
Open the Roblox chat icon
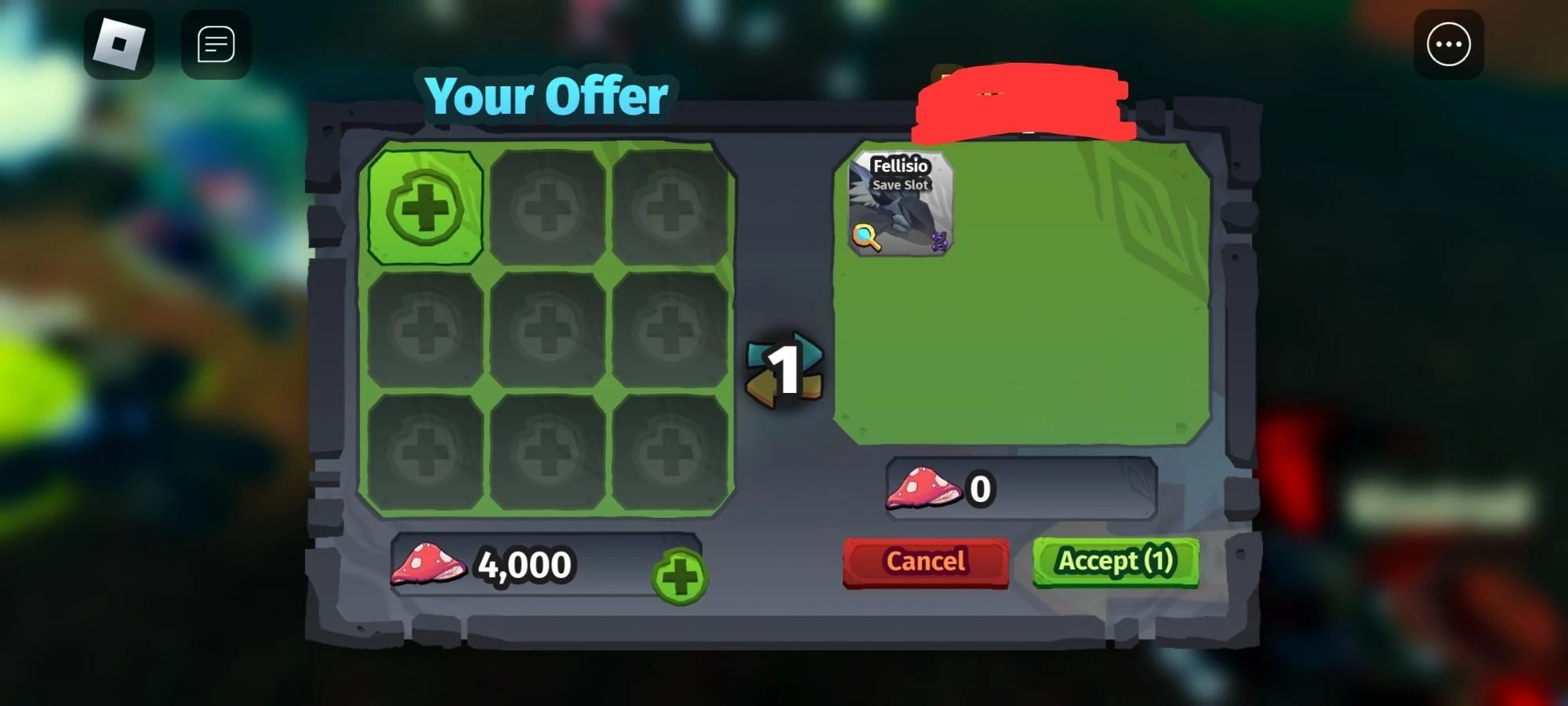tap(215, 44)
